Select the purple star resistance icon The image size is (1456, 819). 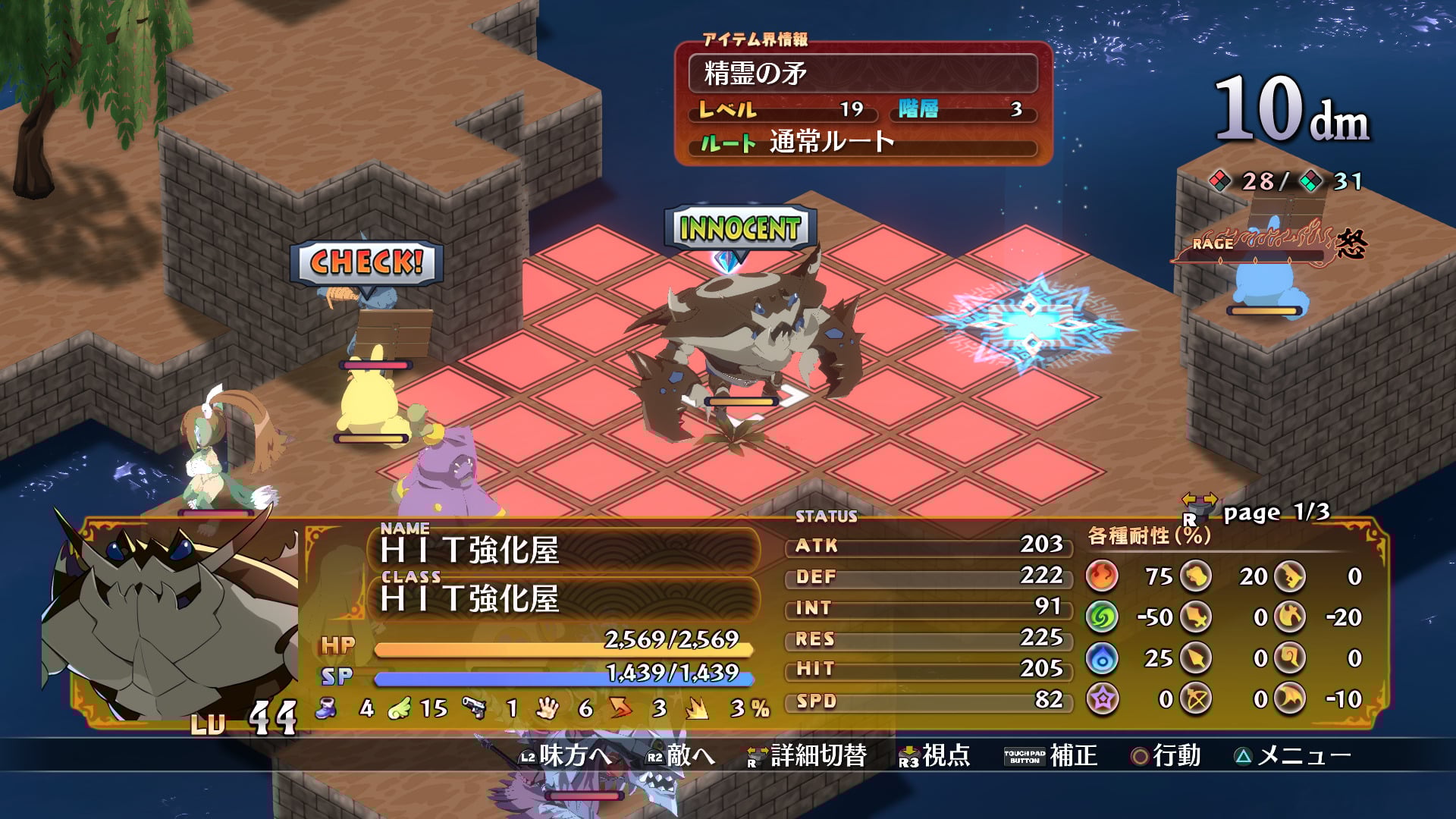tap(1102, 698)
